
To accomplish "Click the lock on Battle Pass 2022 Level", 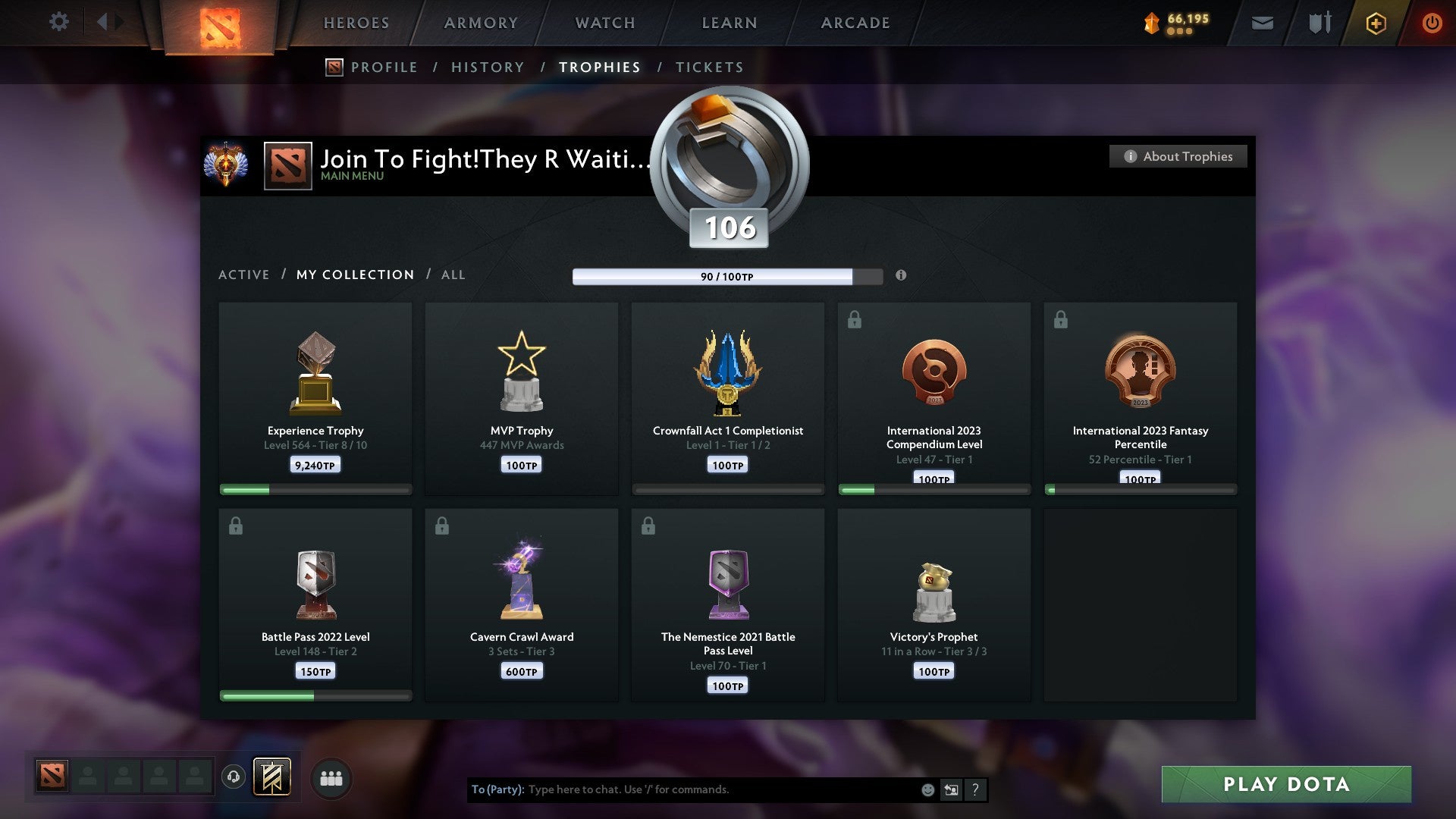I will [235, 526].
